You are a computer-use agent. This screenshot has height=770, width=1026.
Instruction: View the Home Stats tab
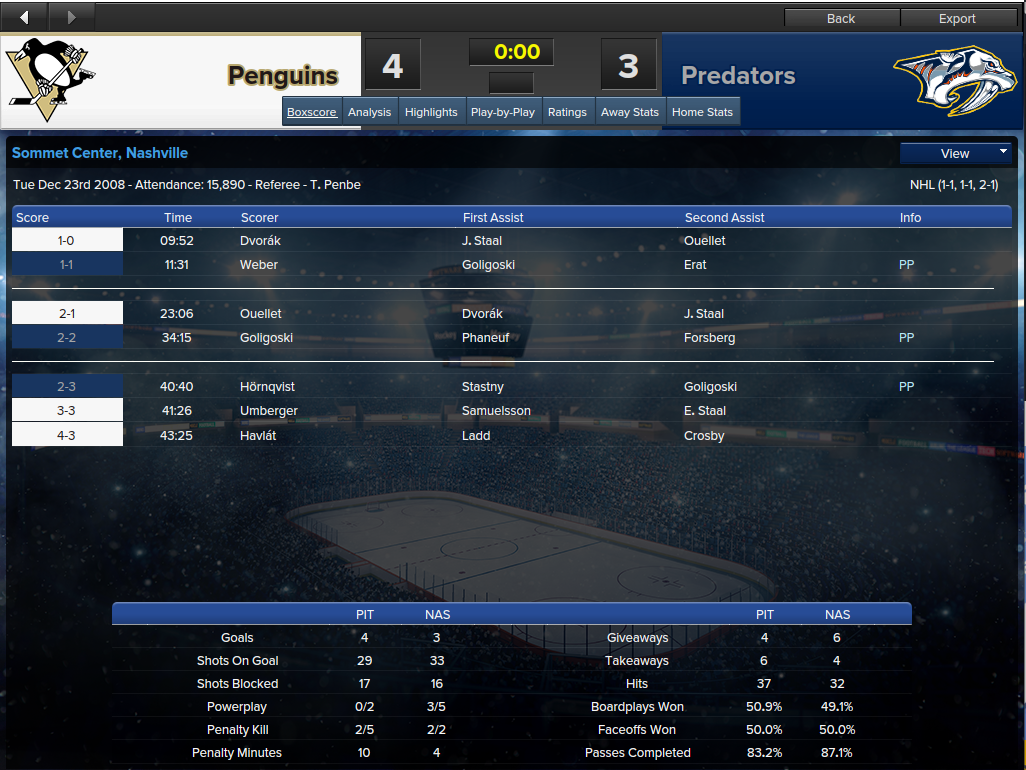coord(702,112)
